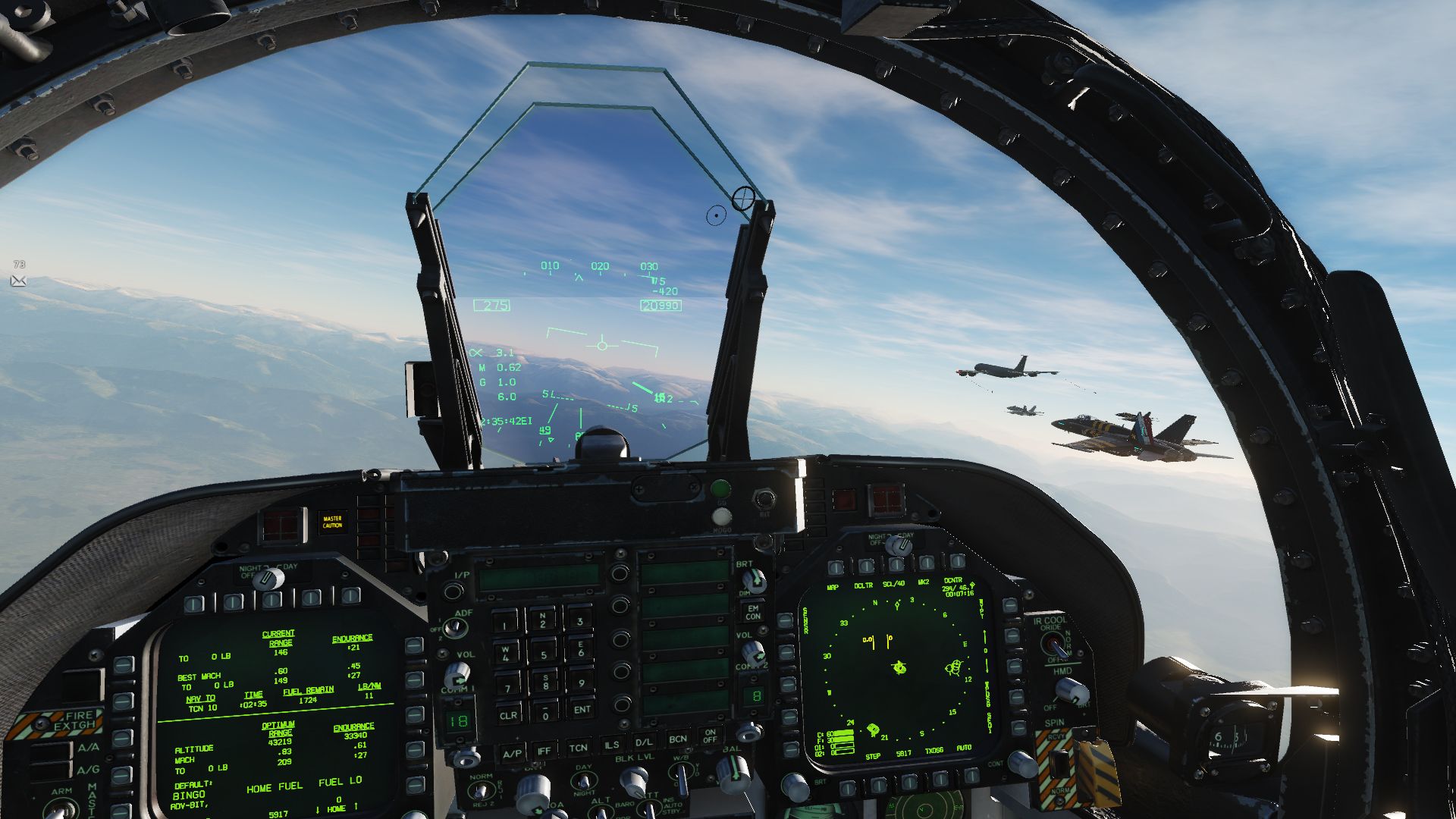Toggle the UFC ON/OFF button
The width and height of the screenshot is (1456, 819).
point(710,736)
